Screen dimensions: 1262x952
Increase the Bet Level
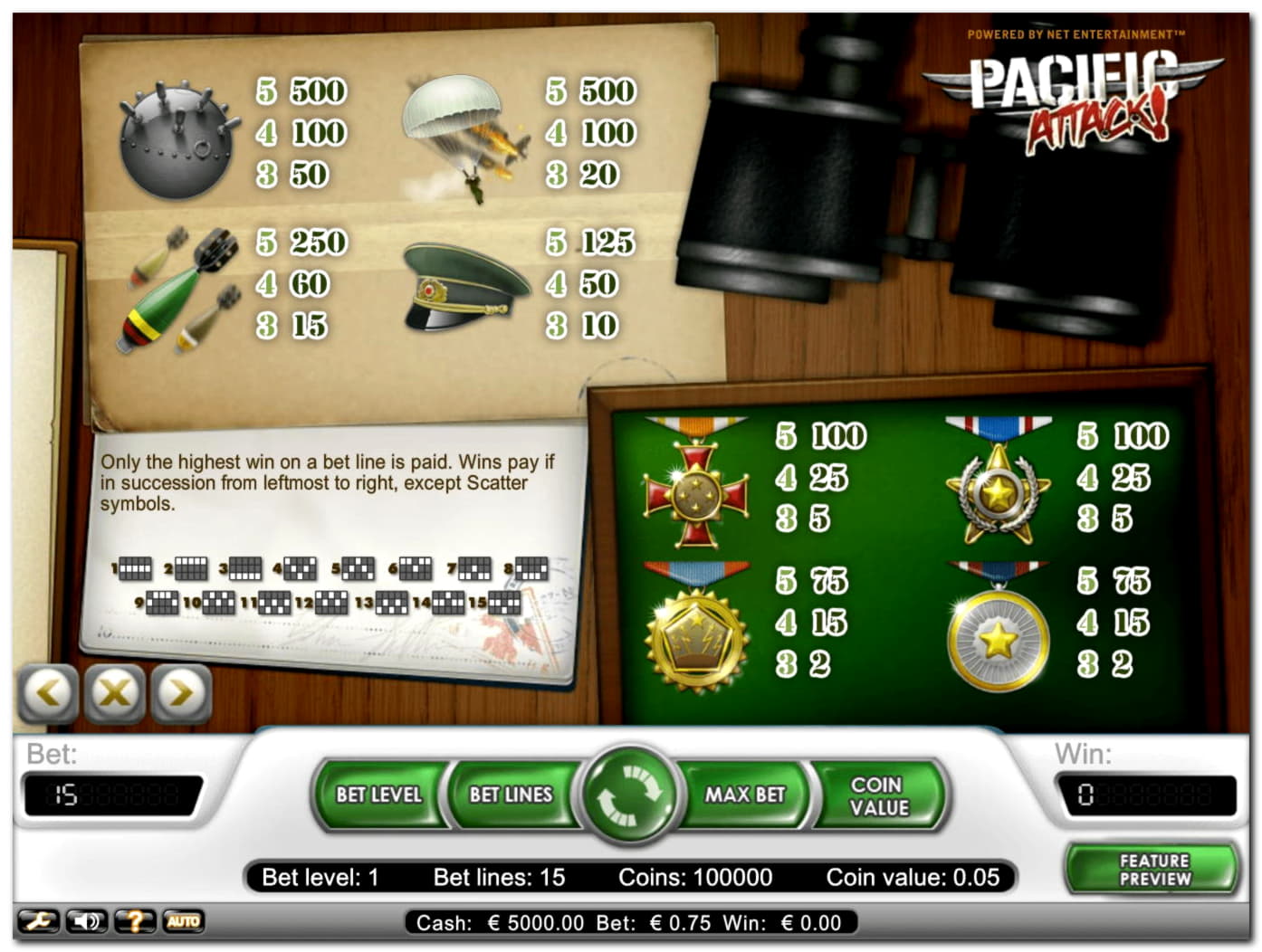click(x=378, y=795)
